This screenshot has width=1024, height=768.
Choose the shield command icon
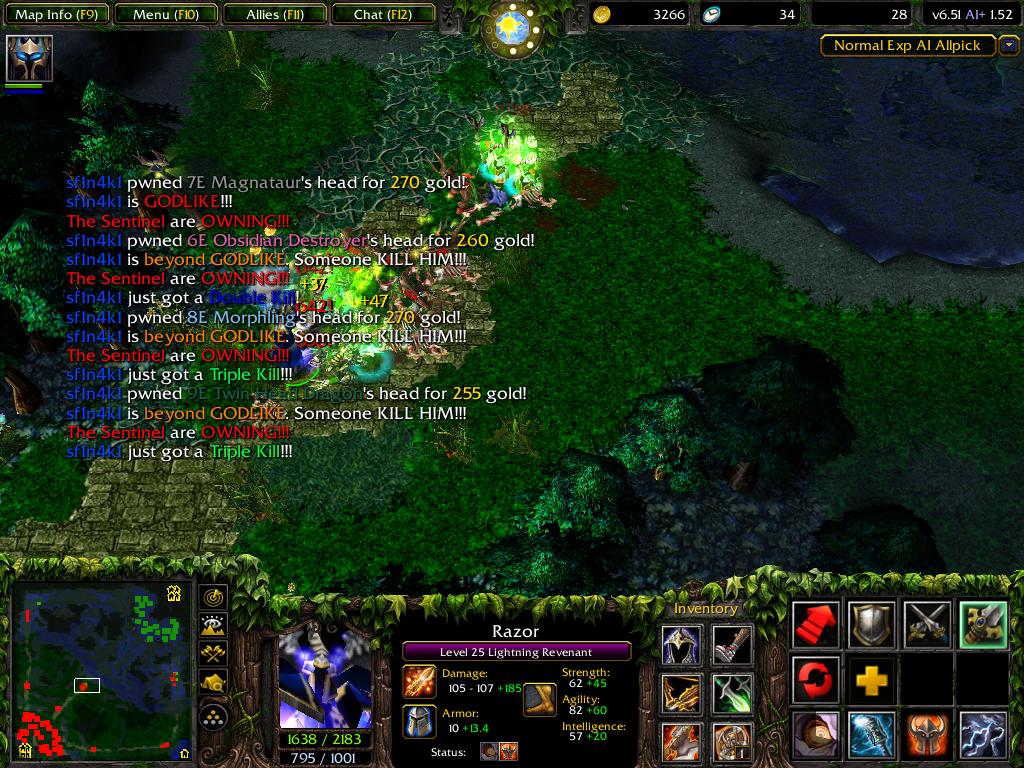coord(871,625)
